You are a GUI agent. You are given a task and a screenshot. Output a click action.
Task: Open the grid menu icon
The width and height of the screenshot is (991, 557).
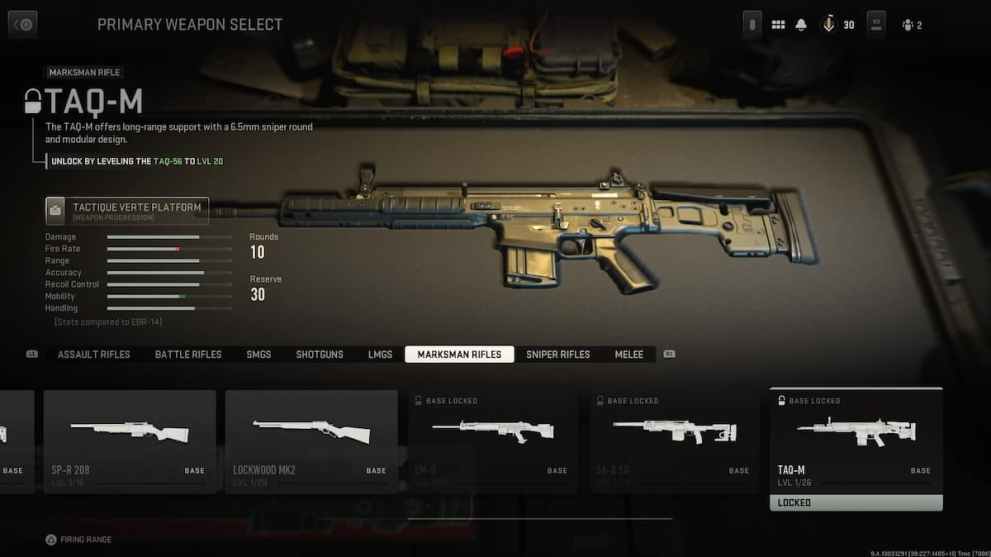[x=778, y=25]
